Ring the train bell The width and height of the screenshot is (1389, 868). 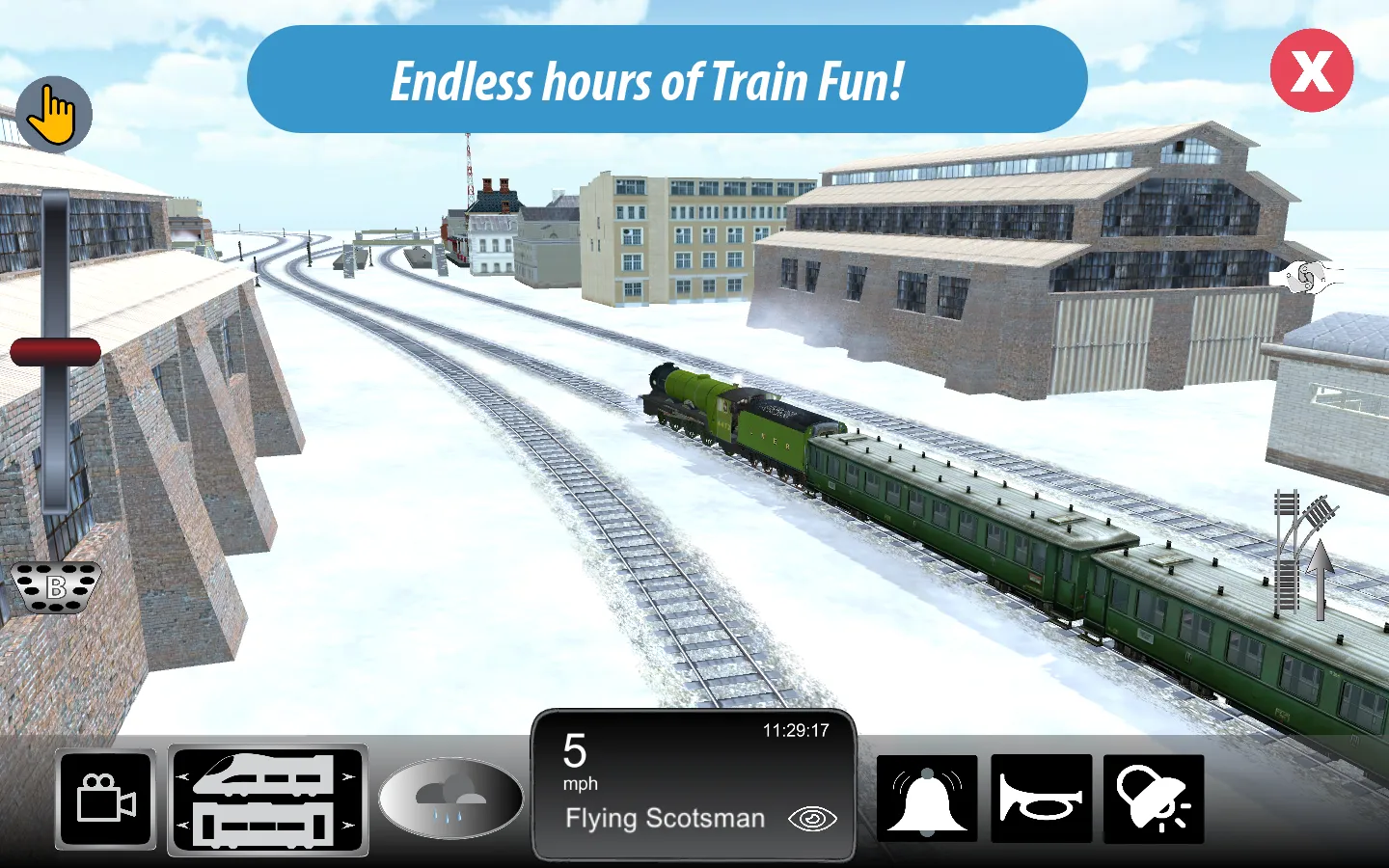click(x=927, y=800)
